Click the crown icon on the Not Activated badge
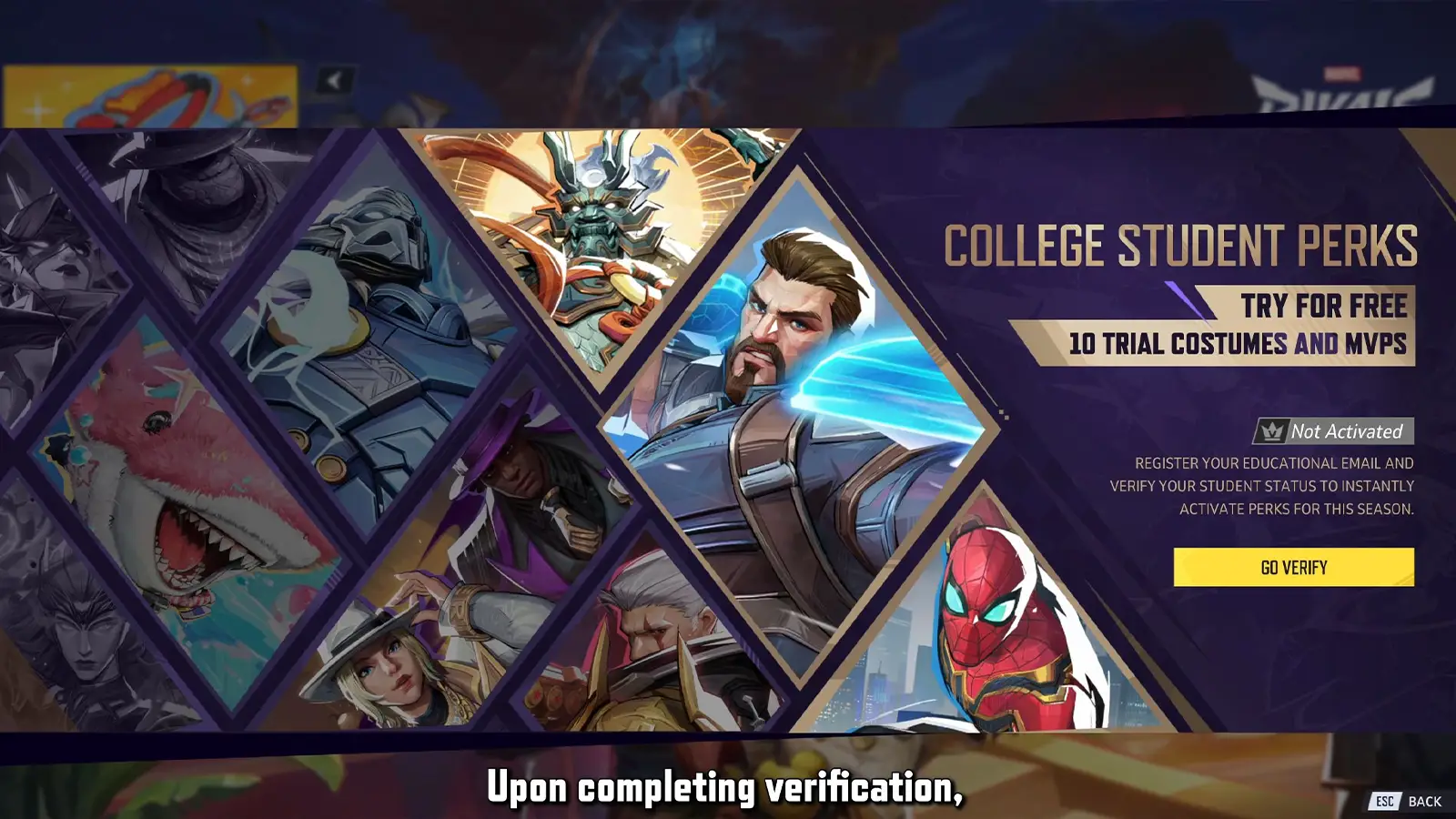 [x=1271, y=430]
